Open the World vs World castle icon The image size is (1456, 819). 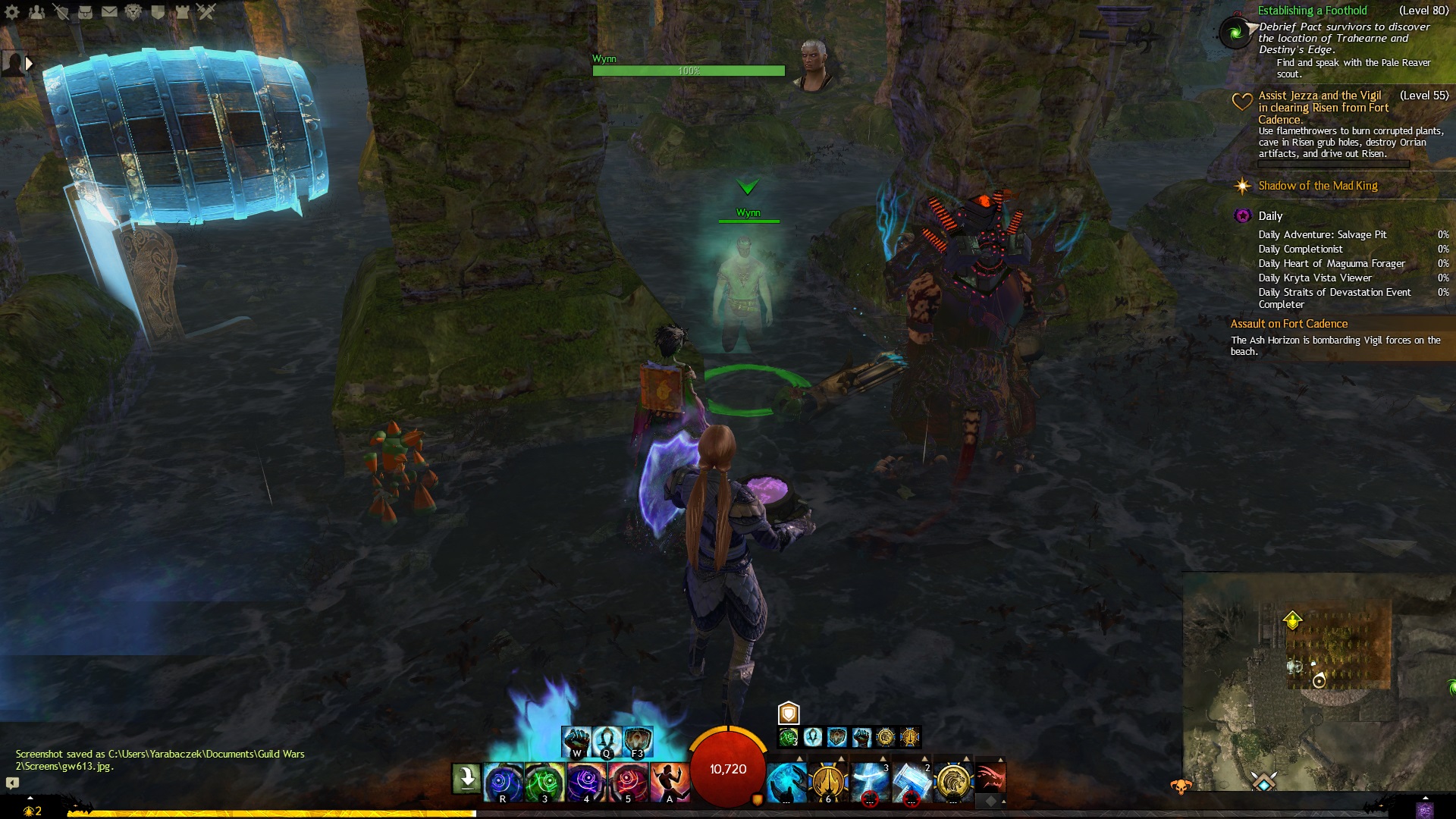pos(182,12)
